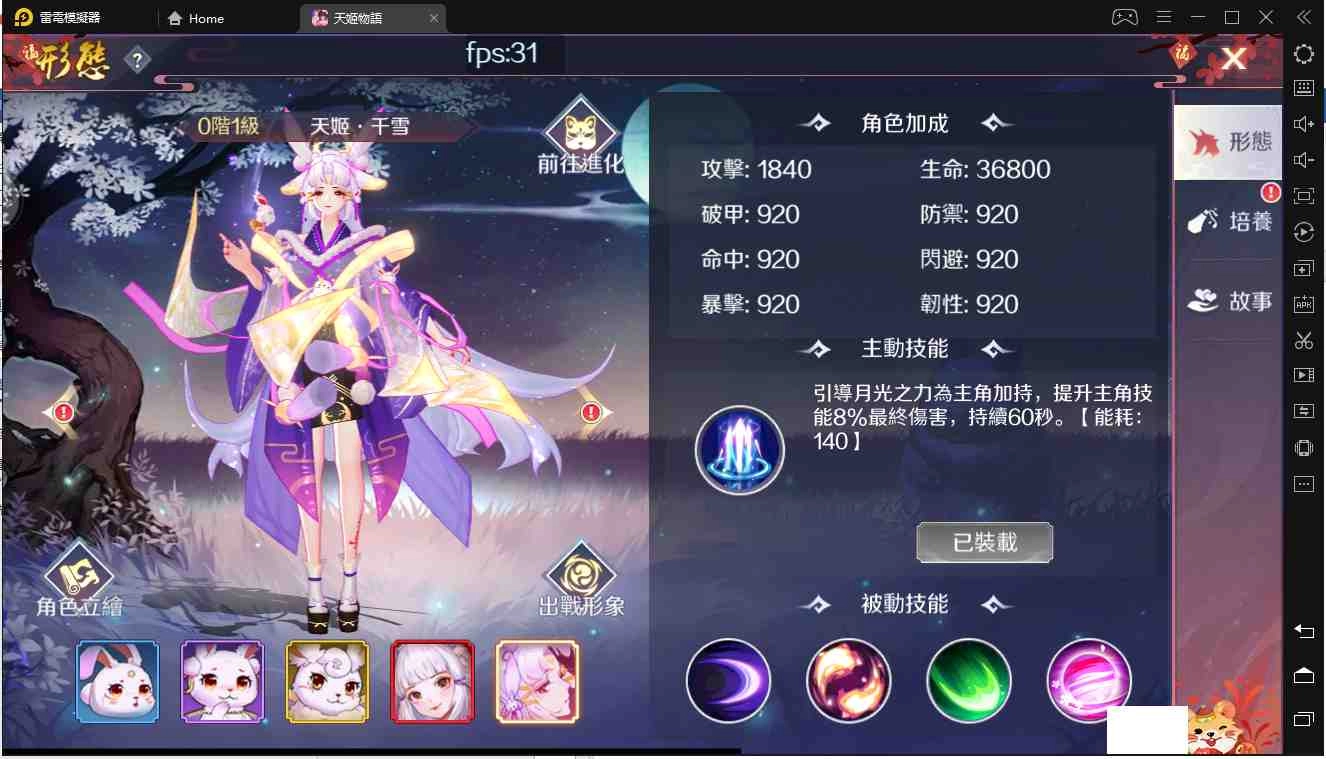Click the blue moonlight active skill orb

tap(739, 449)
